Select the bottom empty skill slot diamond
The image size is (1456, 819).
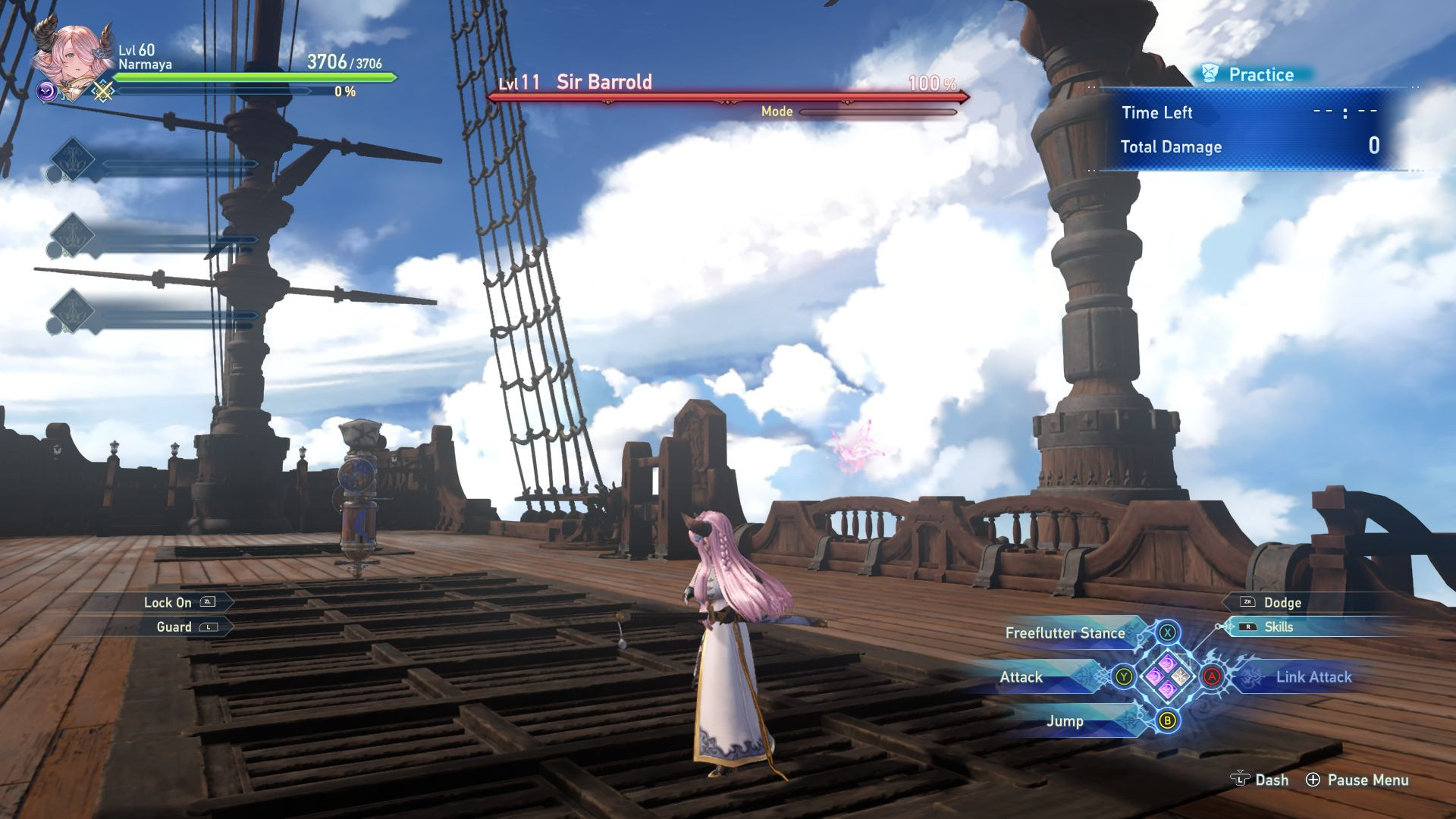pyautogui.click(x=71, y=311)
